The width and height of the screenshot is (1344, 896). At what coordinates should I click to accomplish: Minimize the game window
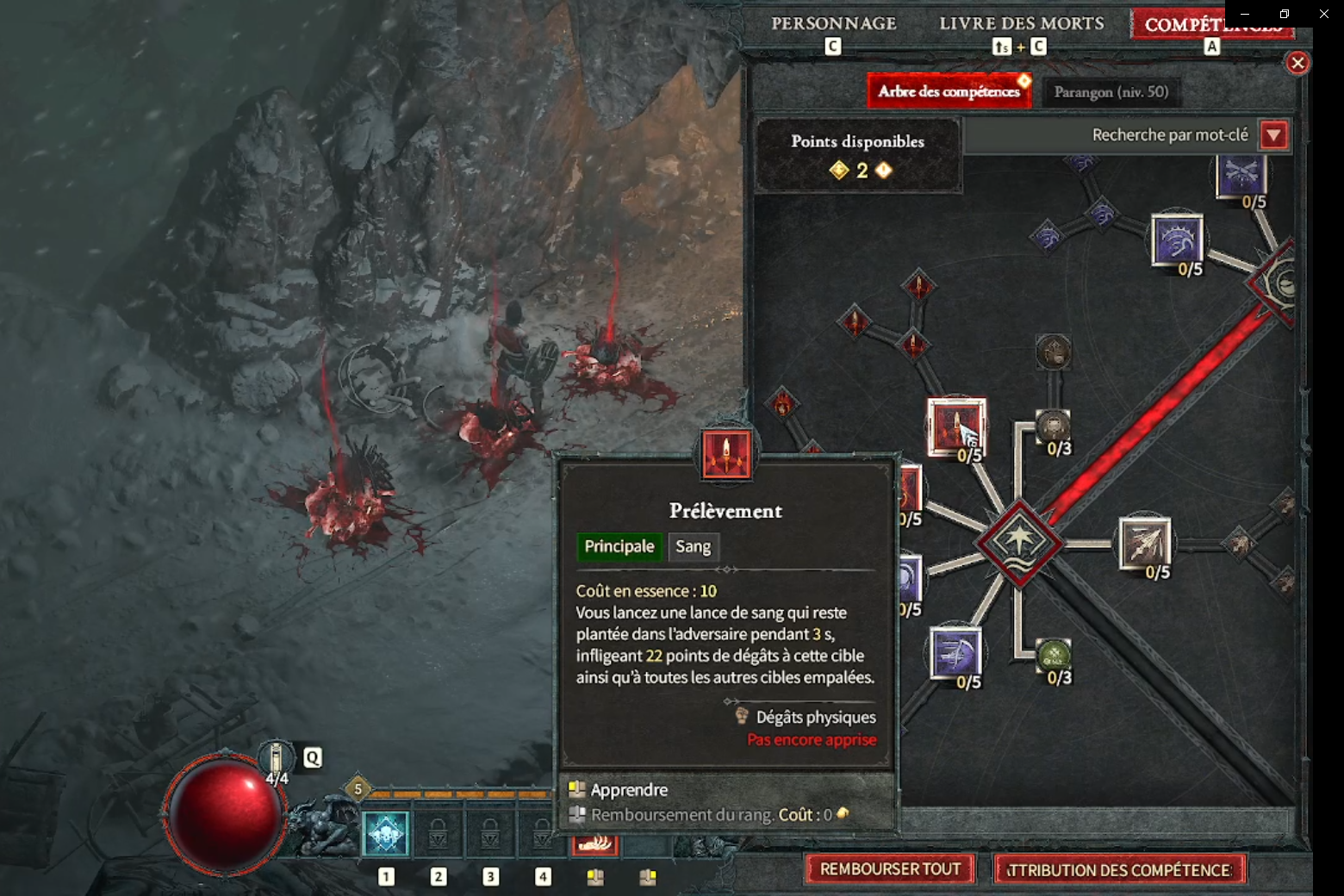[1244, 14]
